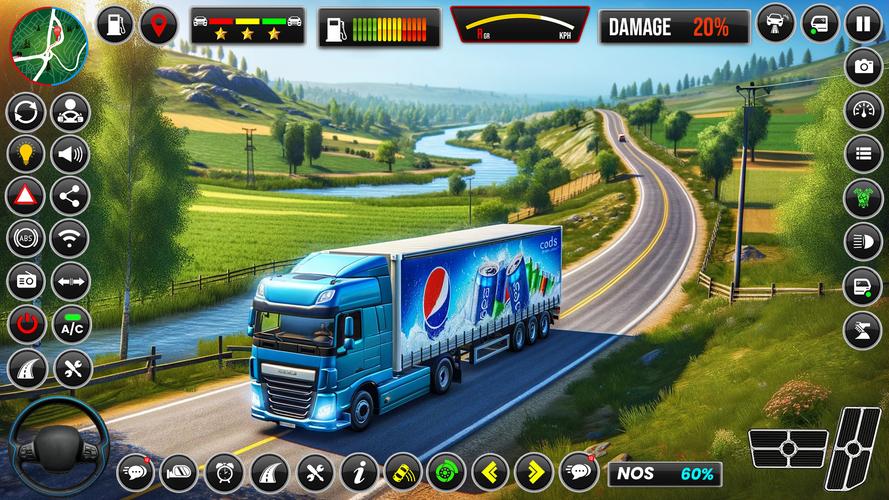Tap the fuel pump icon
The image size is (889, 500).
(x=117, y=25)
